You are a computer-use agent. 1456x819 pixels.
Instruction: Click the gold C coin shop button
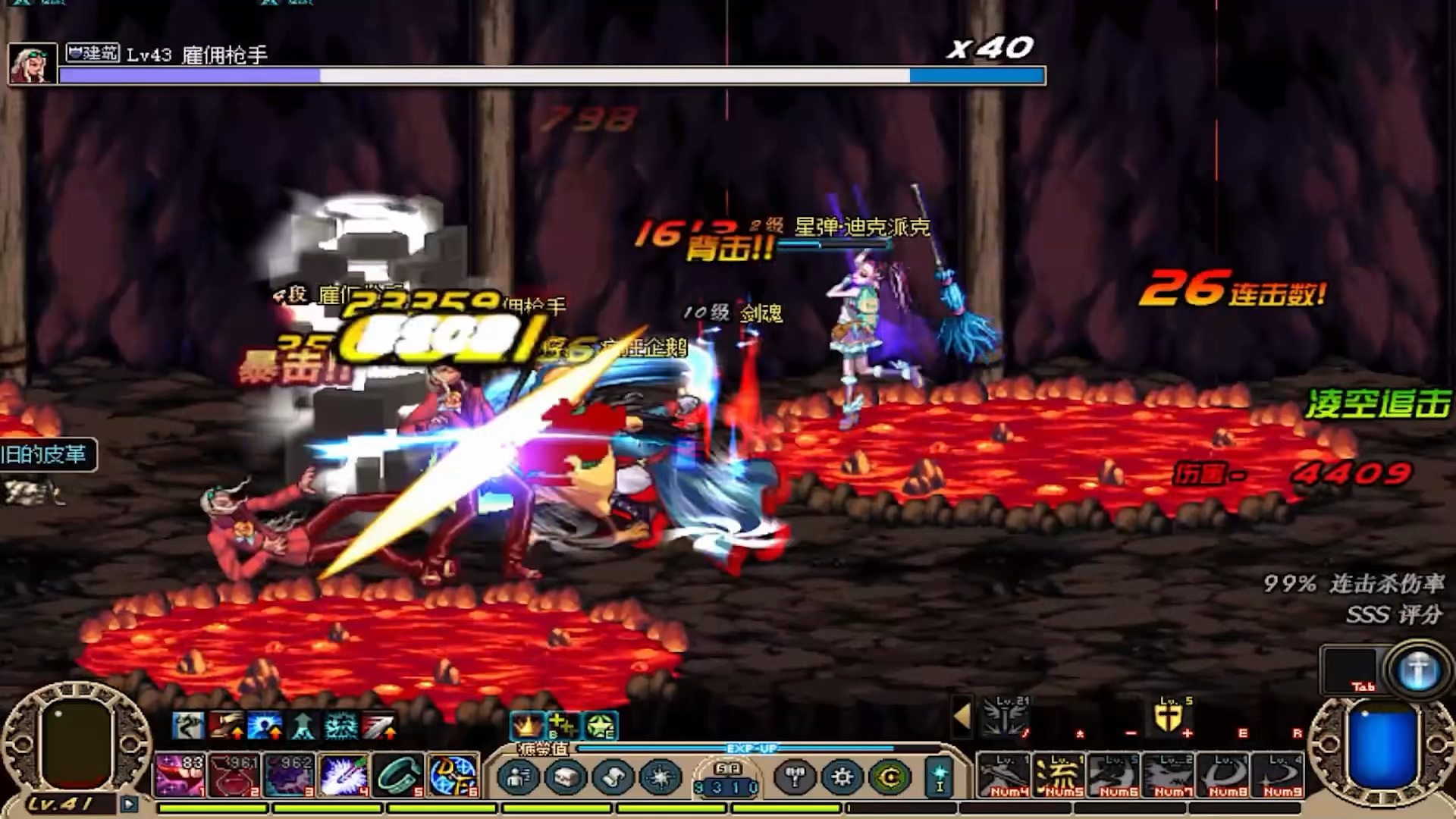click(890, 778)
